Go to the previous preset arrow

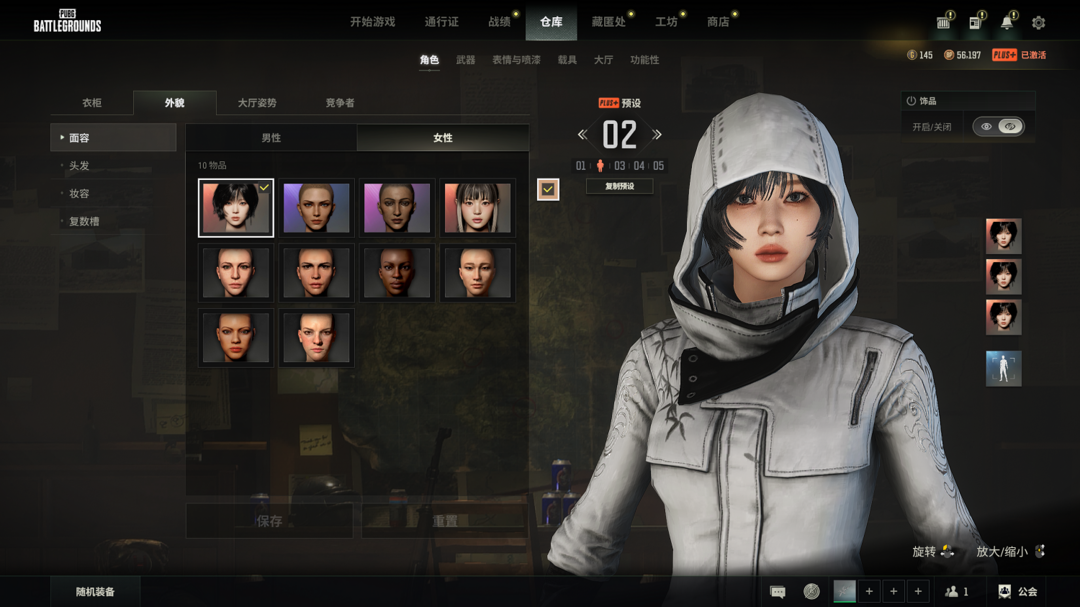point(582,135)
